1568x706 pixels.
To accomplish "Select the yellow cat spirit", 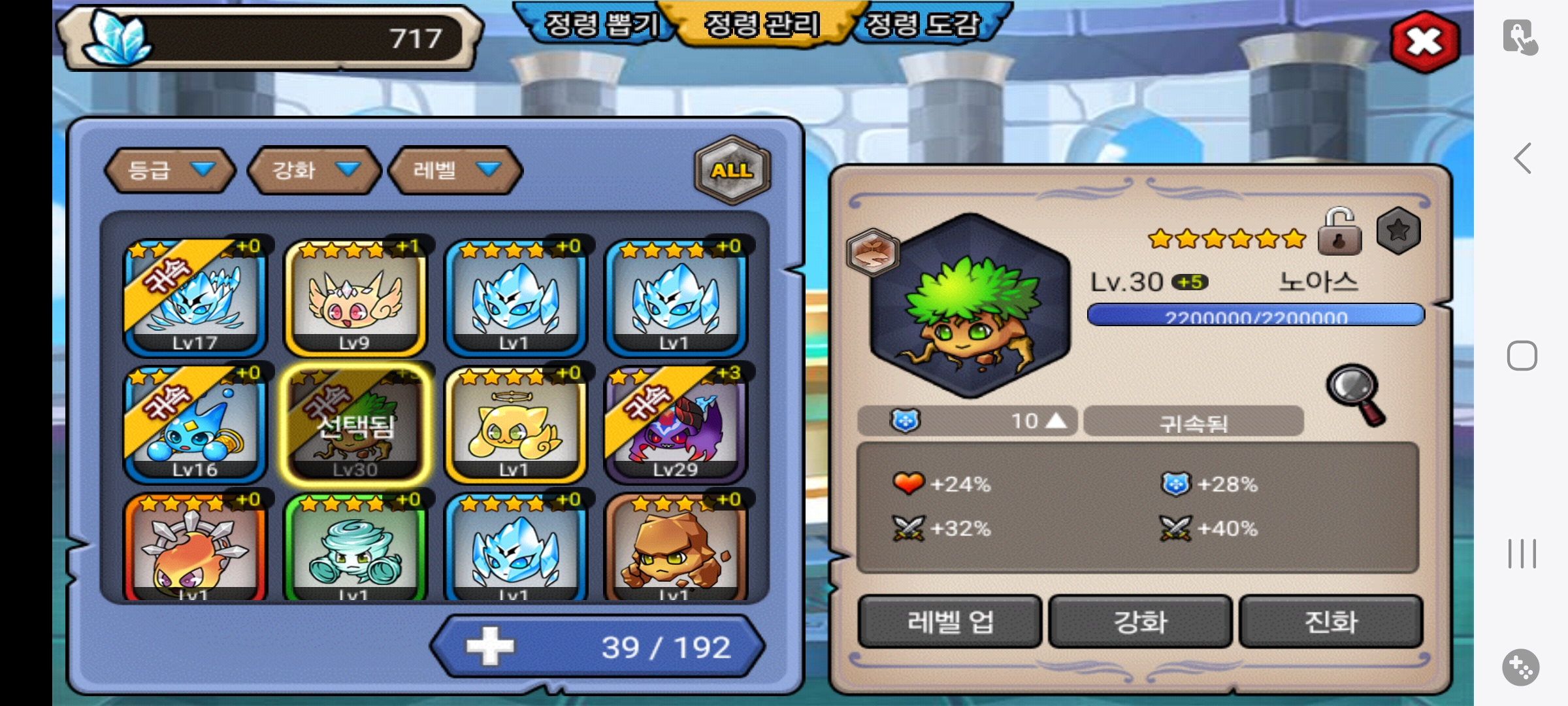I will [515, 424].
